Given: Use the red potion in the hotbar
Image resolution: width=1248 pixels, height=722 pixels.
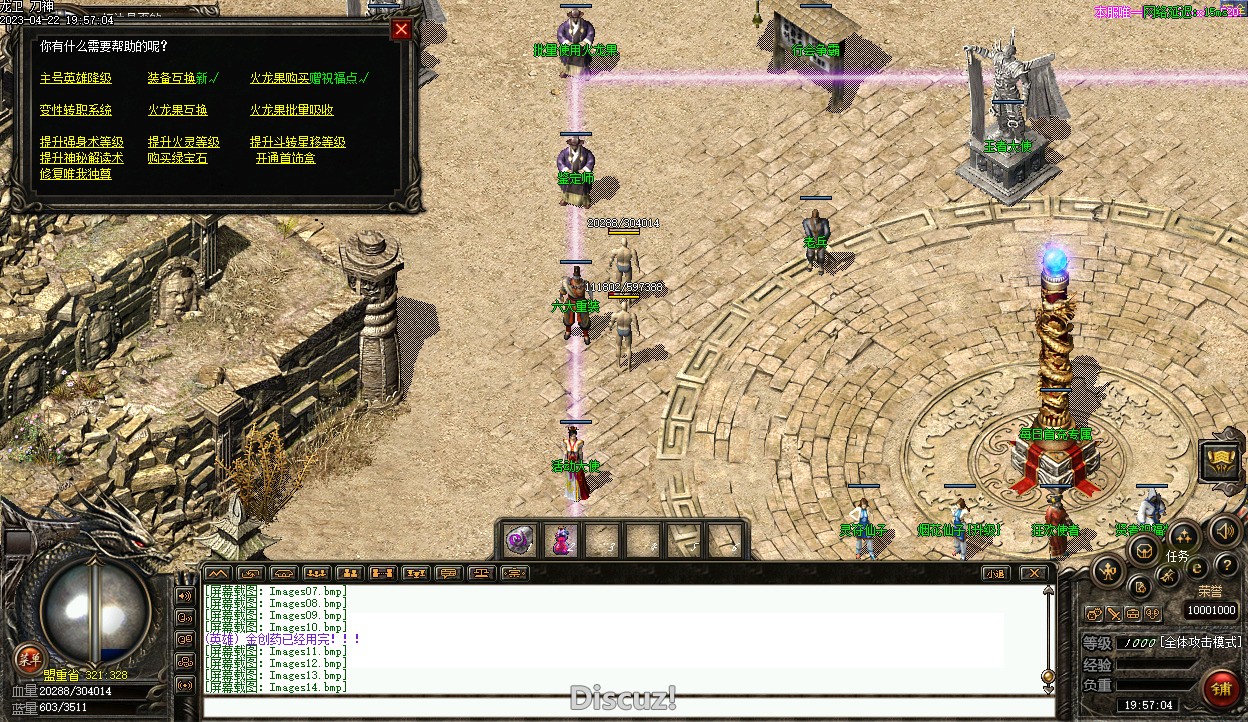Looking at the screenshot, I should coord(561,541).
